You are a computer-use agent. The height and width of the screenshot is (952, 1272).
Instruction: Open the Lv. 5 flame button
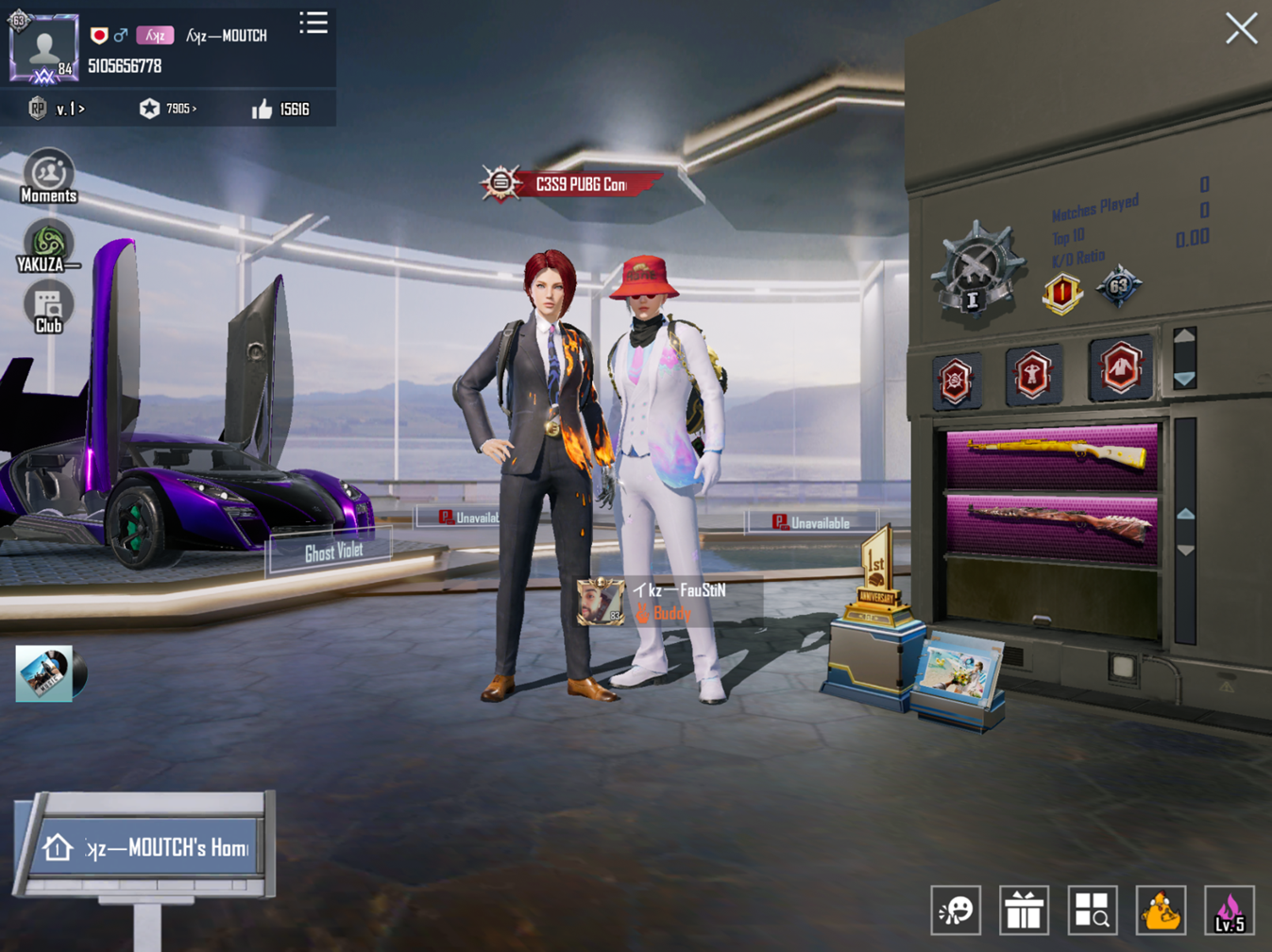coord(1230,910)
